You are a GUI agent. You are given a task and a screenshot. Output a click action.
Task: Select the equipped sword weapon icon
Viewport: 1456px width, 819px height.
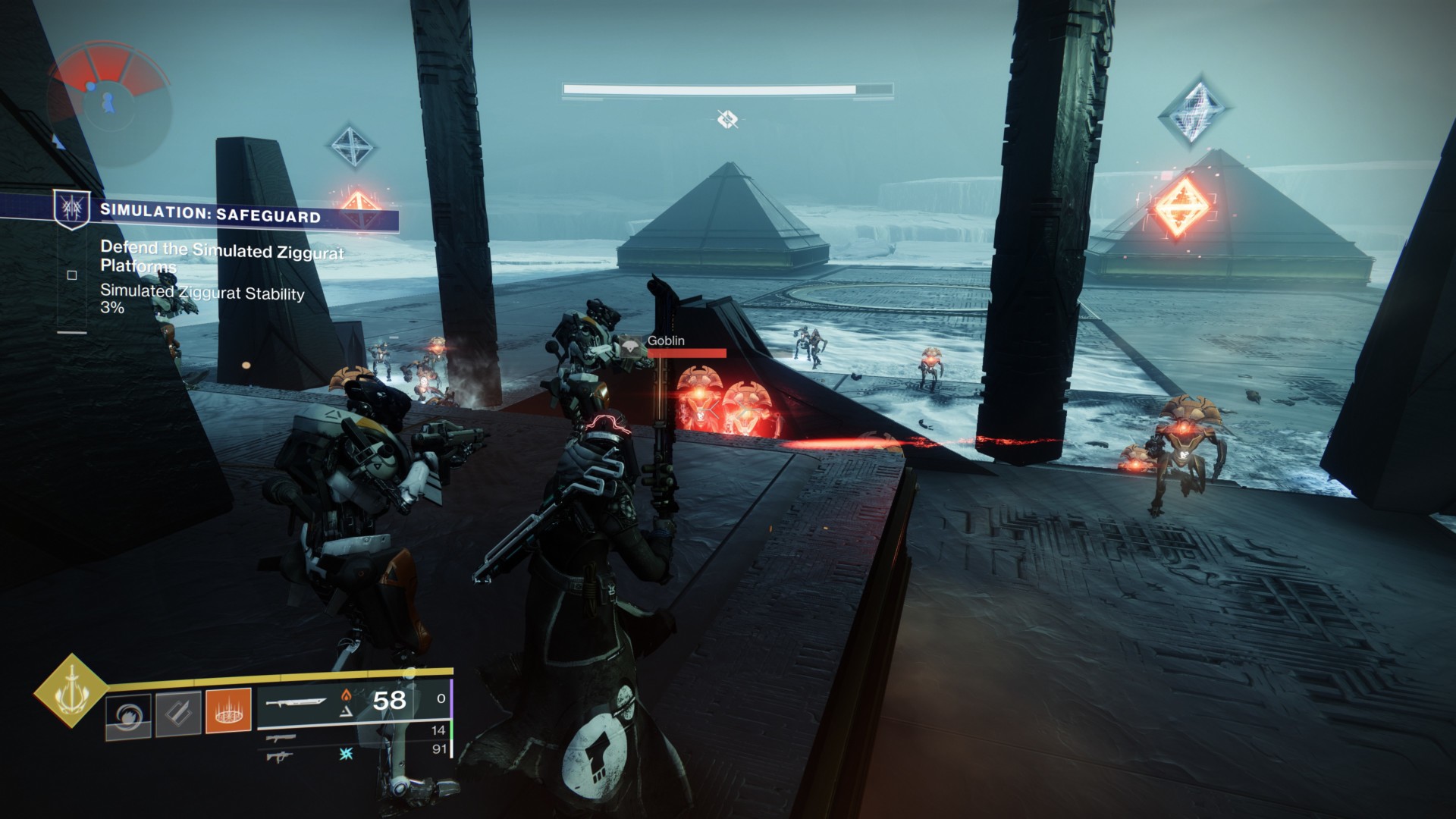(297, 701)
